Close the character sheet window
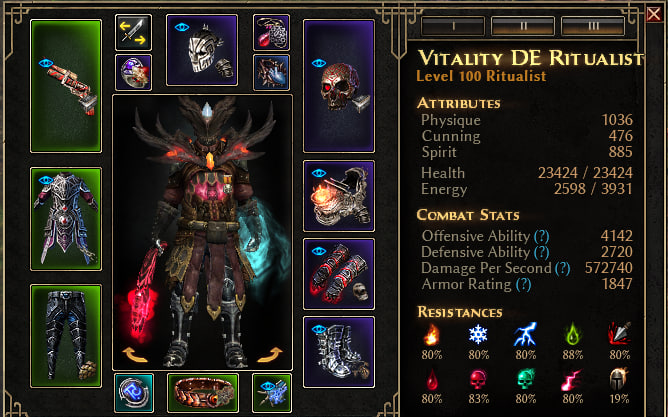This screenshot has width=668, height=417. 654,13
